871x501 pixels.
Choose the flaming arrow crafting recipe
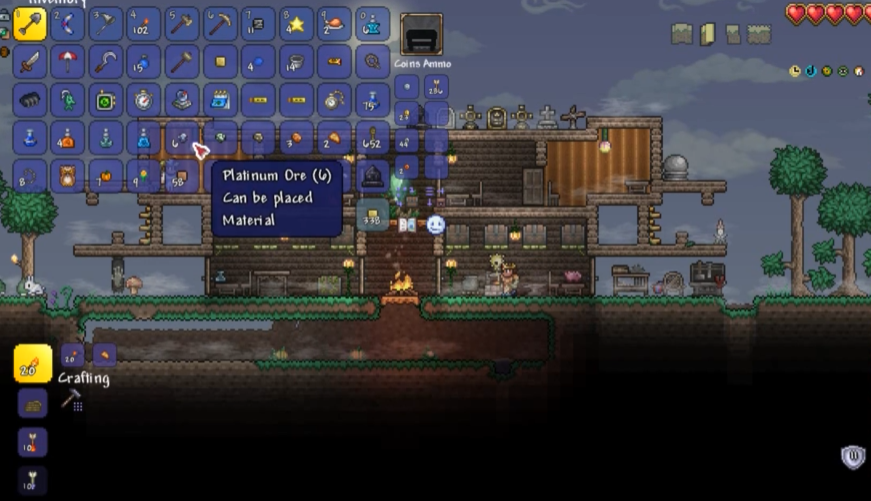[32, 441]
